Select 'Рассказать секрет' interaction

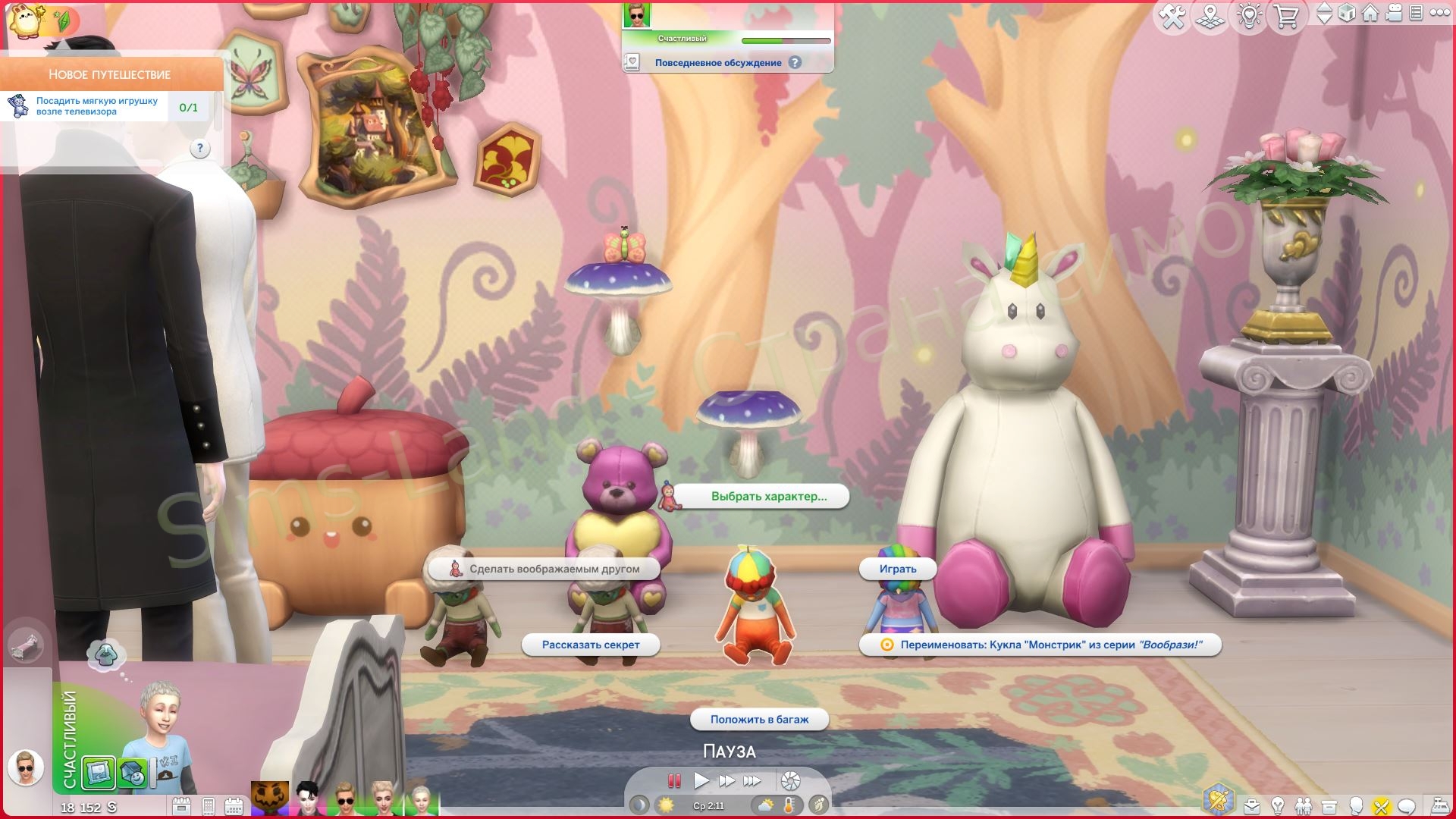click(591, 645)
